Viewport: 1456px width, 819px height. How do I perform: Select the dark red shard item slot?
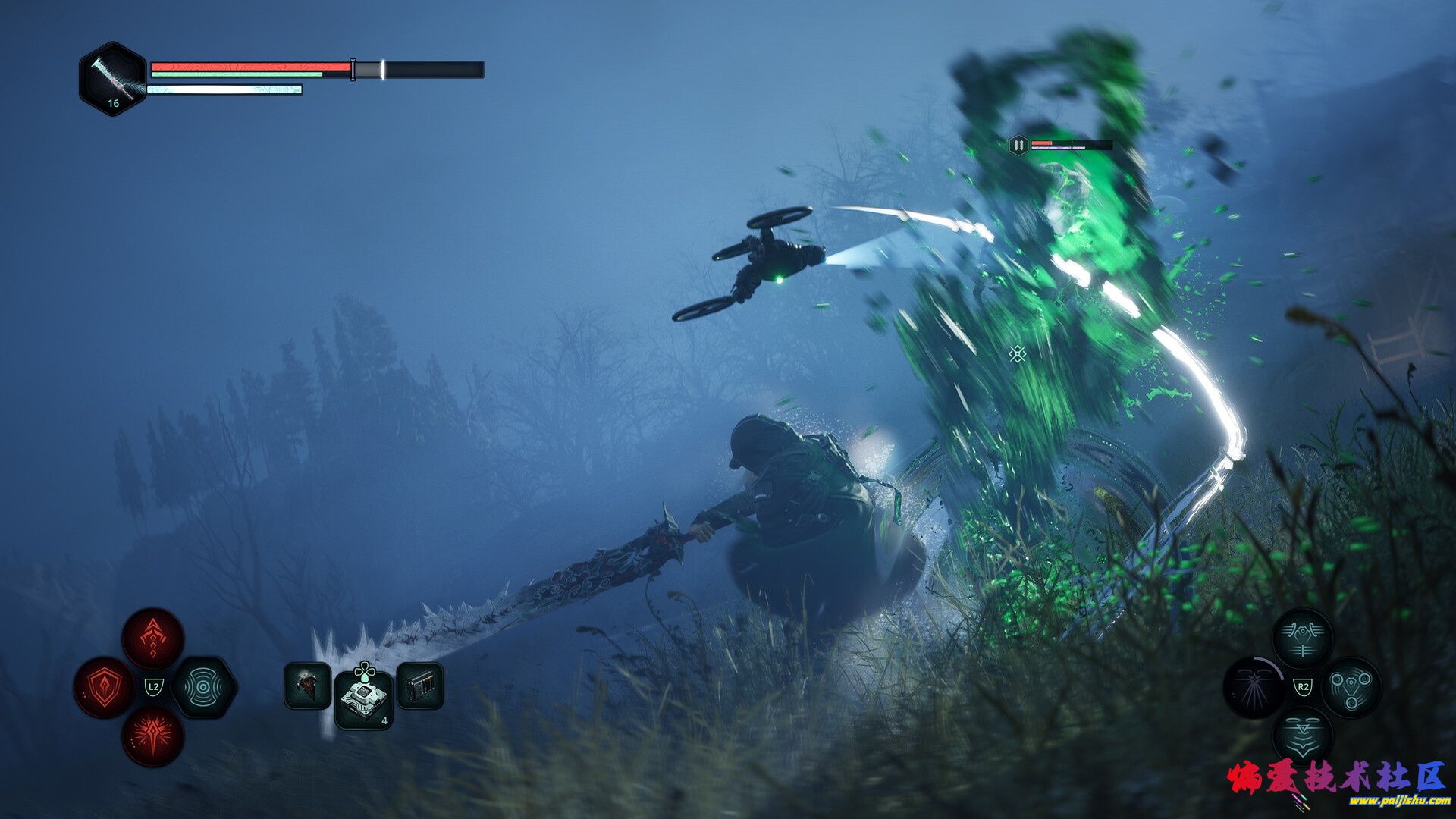(307, 686)
